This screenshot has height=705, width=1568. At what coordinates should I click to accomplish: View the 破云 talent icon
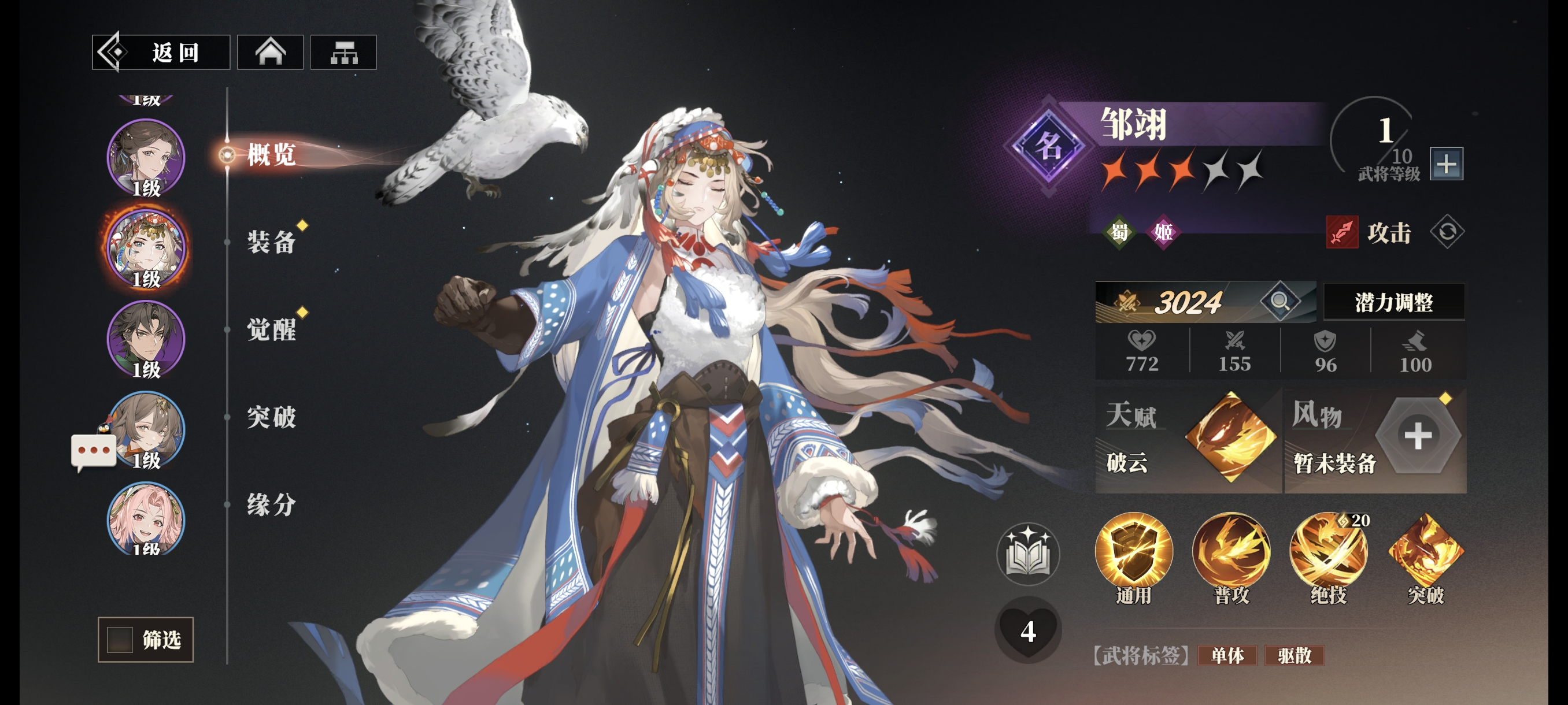pyautogui.click(x=1230, y=437)
